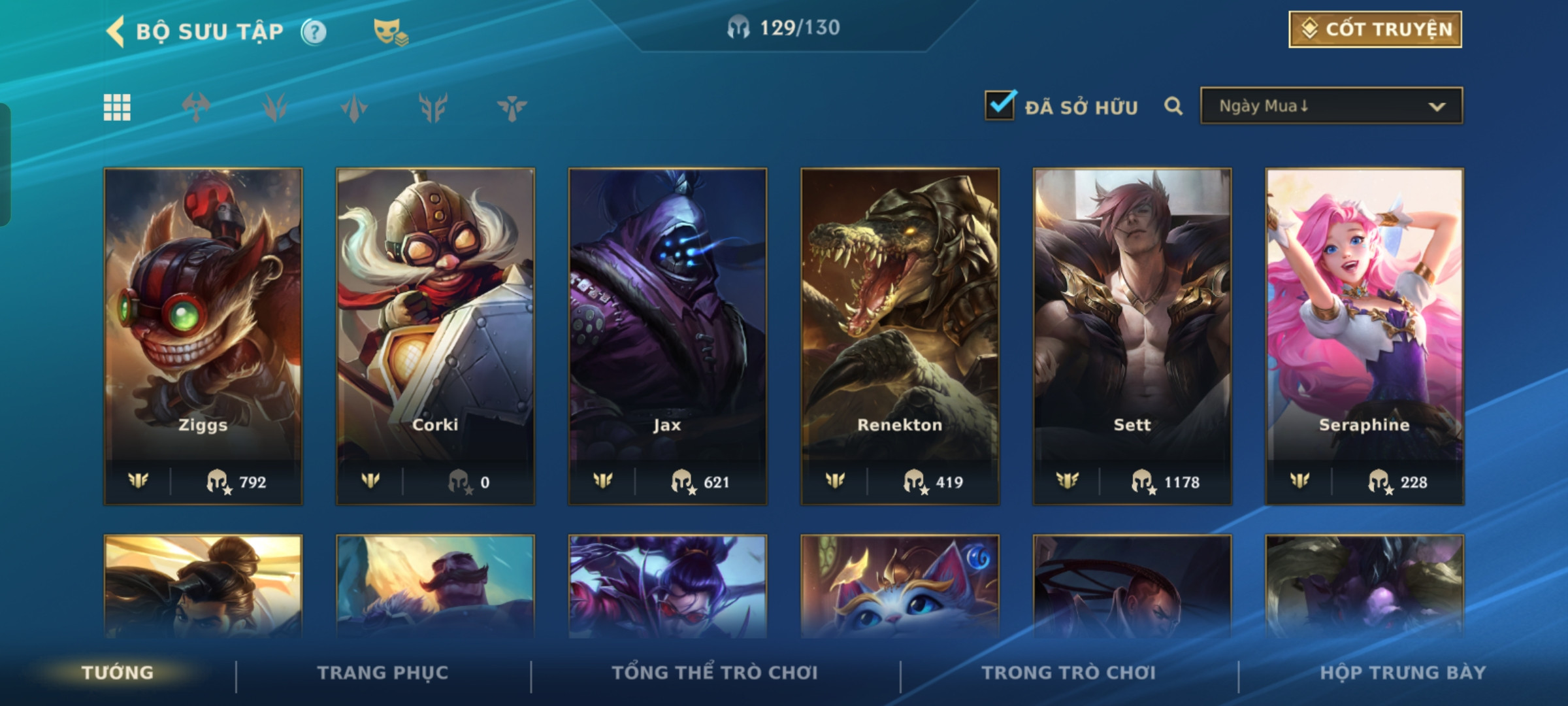The height and width of the screenshot is (706, 1568).
Task: Toggle the Đã Sở Hữu checkbox
Action: pyautogui.click(x=1000, y=106)
